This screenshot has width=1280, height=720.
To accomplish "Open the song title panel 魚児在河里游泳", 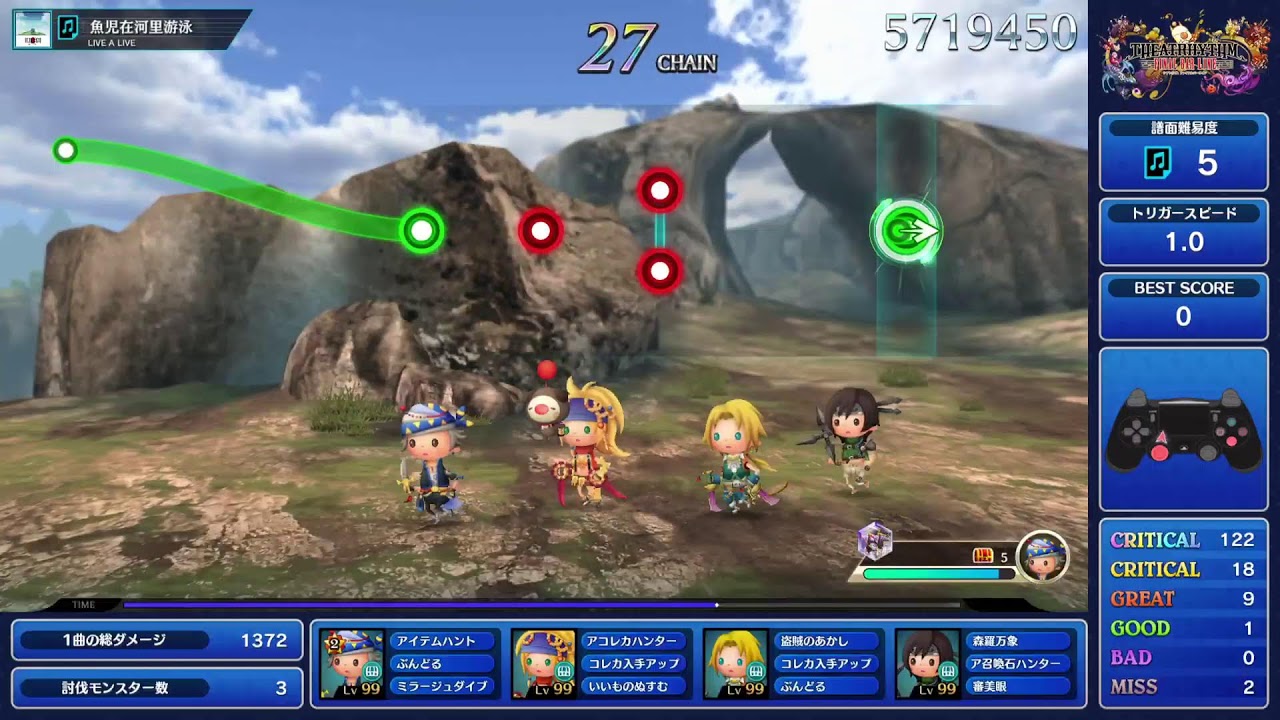I will coord(130,29).
